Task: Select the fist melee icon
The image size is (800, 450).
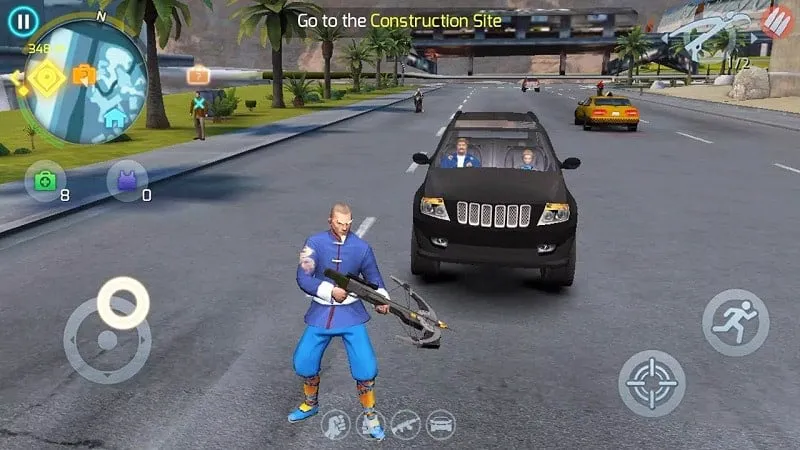Action: pos(335,424)
